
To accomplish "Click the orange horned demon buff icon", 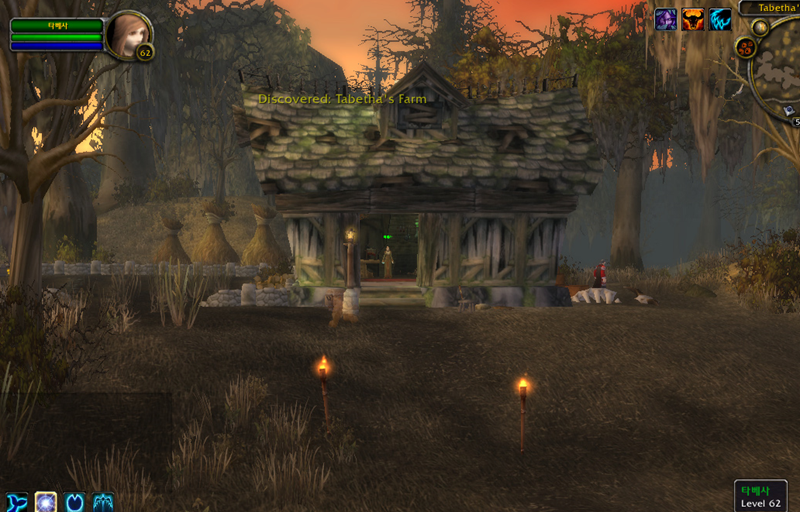I will click(693, 19).
